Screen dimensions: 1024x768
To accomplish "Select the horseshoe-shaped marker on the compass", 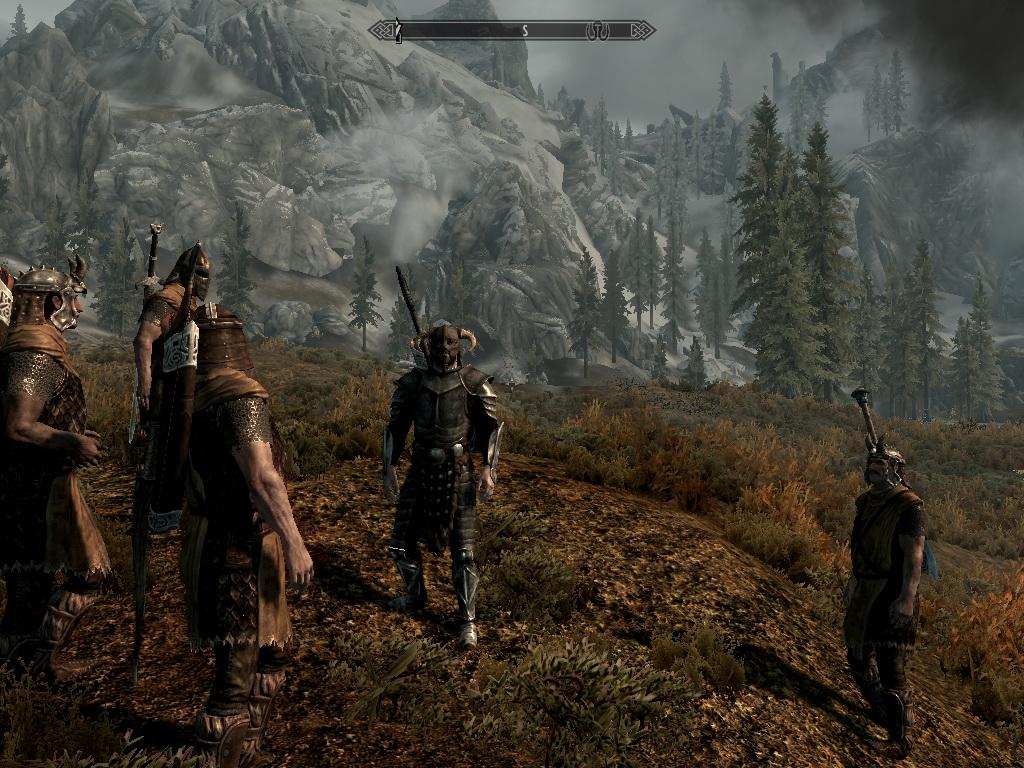I will (x=597, y=31).
